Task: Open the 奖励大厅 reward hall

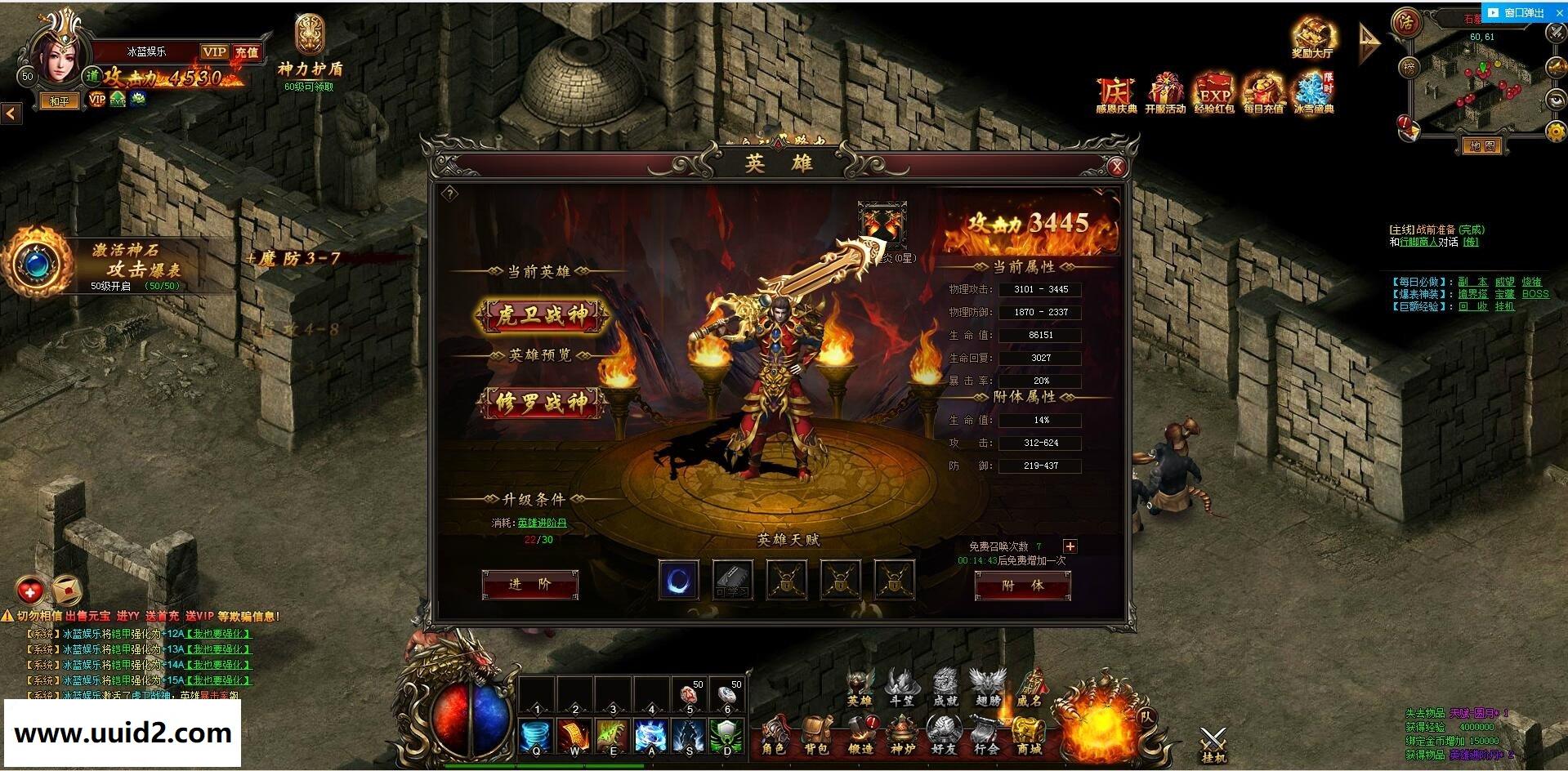Action: (x=1312, y=37)
